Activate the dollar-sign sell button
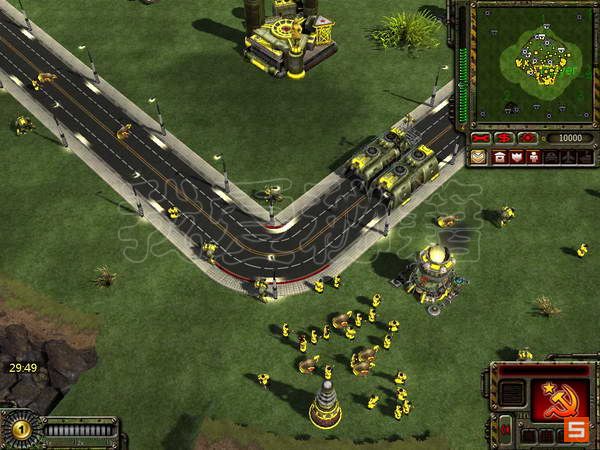 (503, 137)
